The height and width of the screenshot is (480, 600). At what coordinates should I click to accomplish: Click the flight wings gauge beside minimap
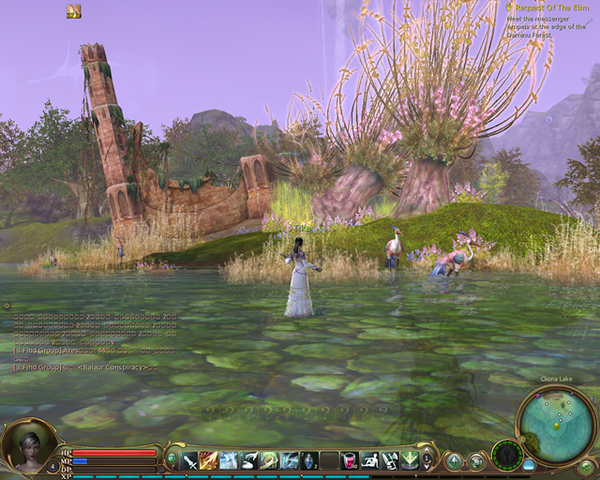[x=507, y=455]
